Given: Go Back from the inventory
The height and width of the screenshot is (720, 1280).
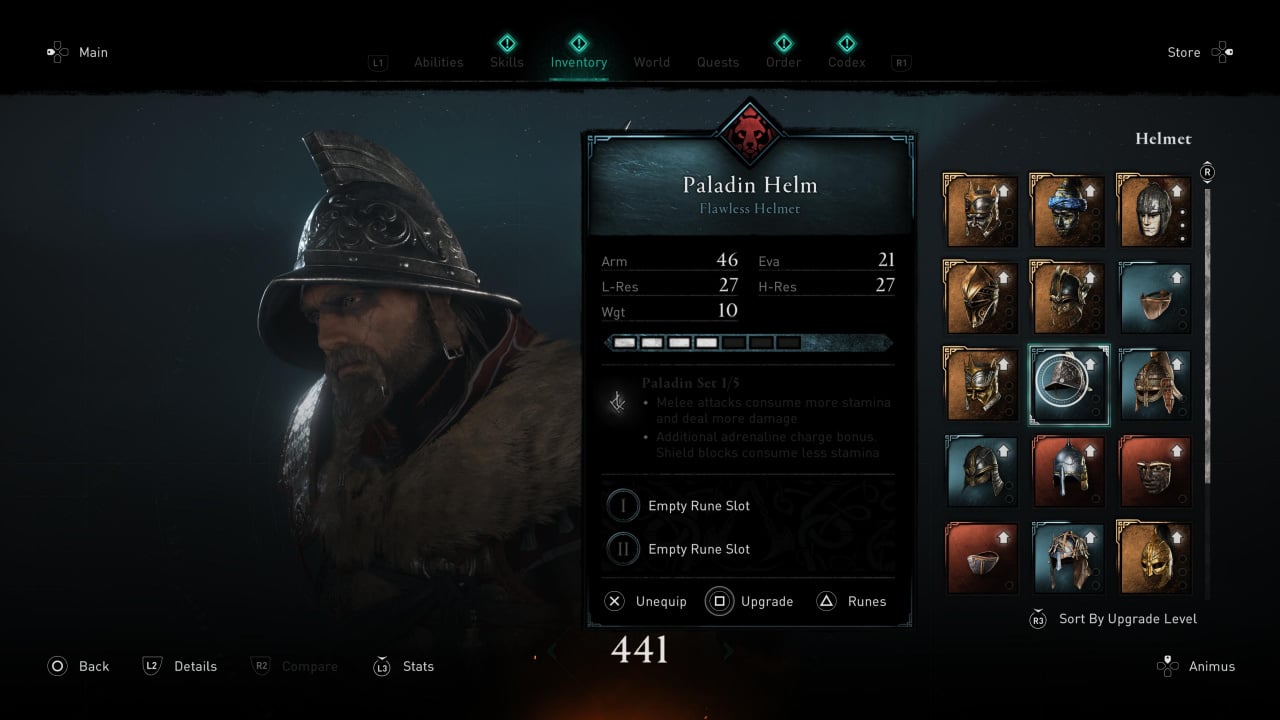Looking at the screenshot, I should tap(93, 666).
